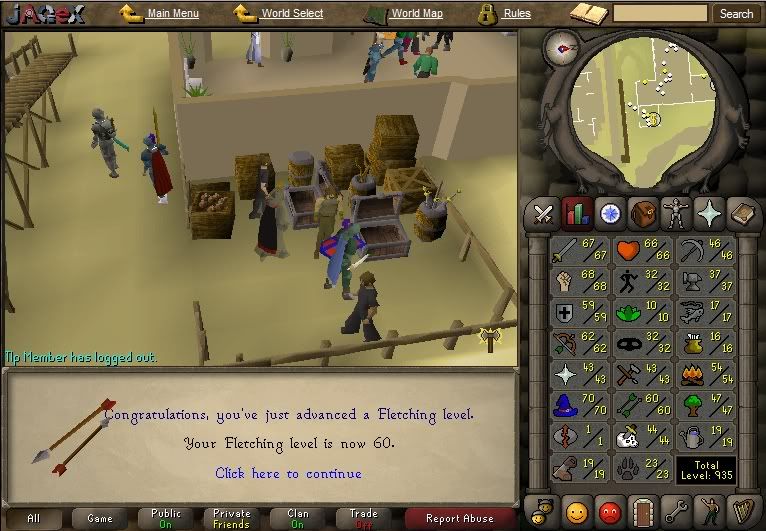Open the Rules page
Image resolution: width=766 pixels, height=531 pixels.
click(516, 14)
